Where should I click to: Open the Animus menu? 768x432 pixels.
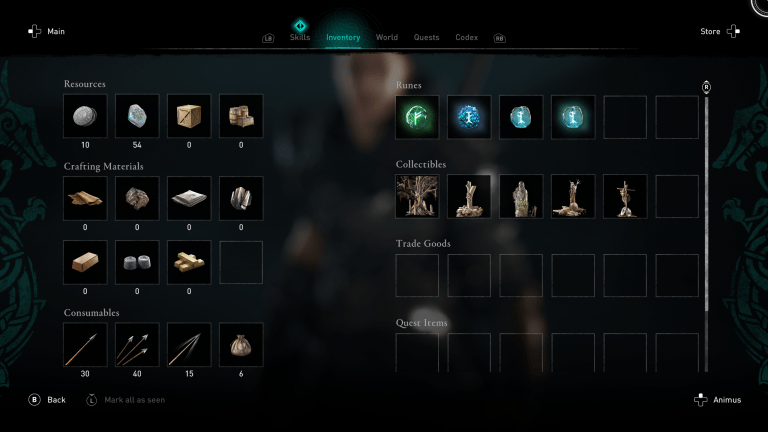[x=717, y=400]
